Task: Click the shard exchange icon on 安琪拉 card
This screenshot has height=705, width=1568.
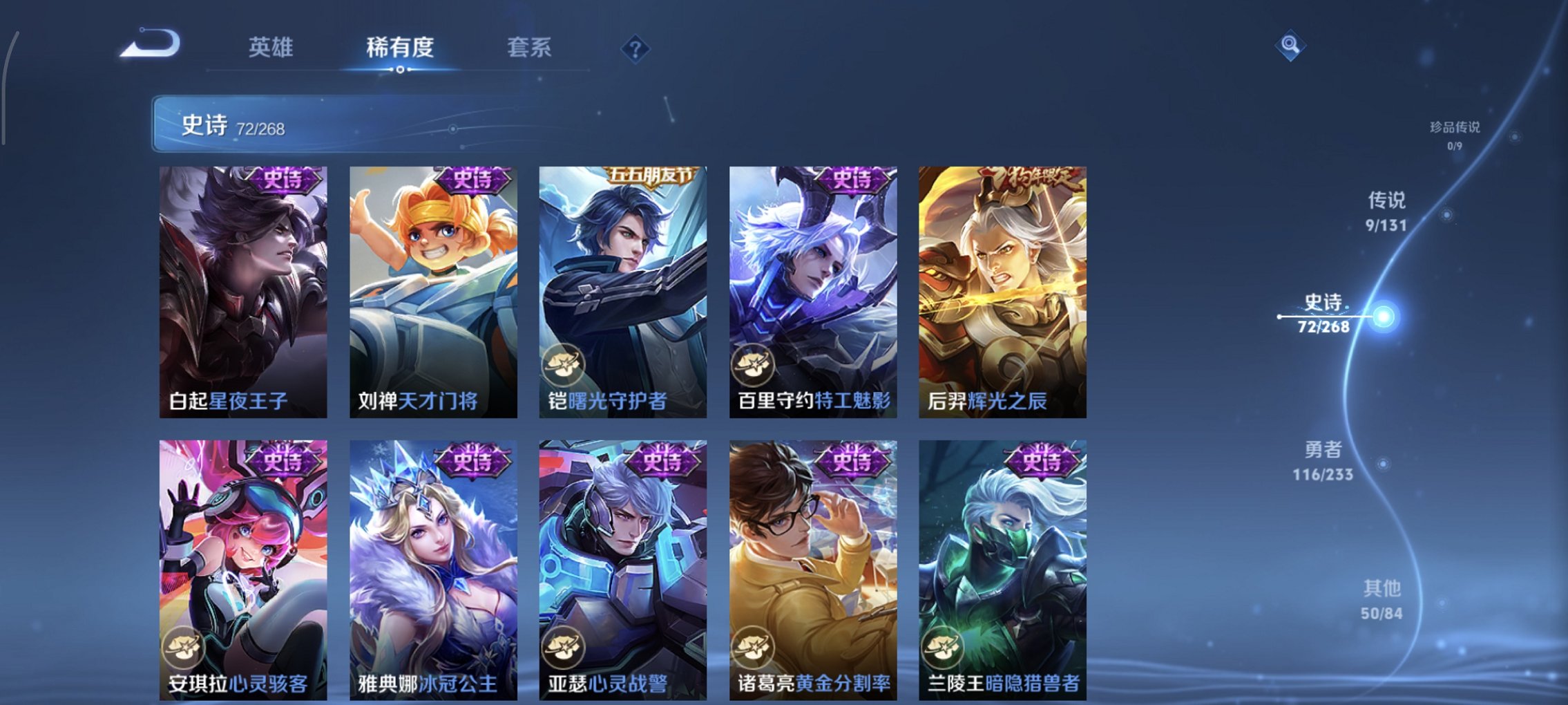Action: tap(185, 646)
